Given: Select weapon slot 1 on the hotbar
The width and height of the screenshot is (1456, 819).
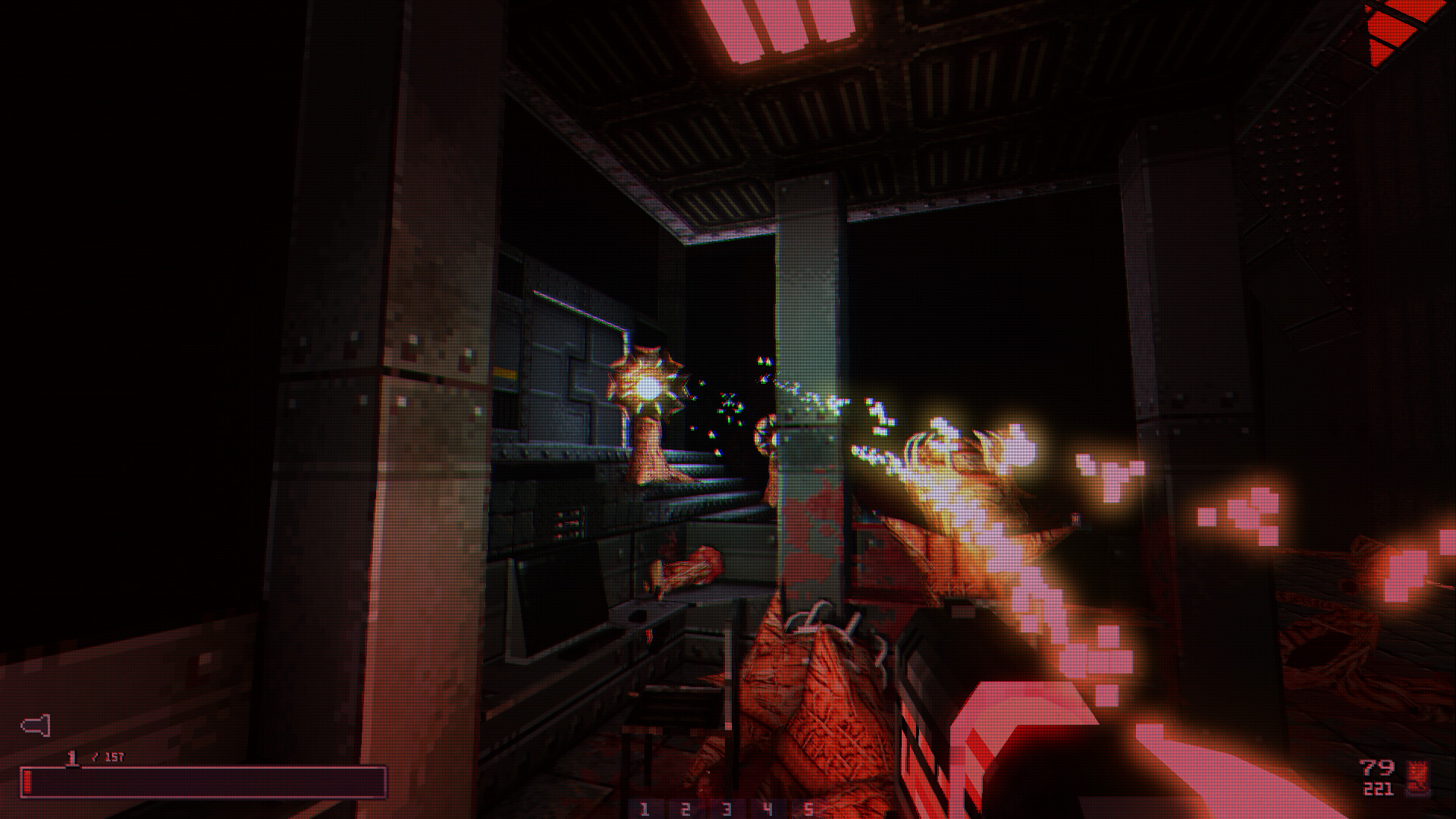Looking at the screenshot, I should coord(645,808).
